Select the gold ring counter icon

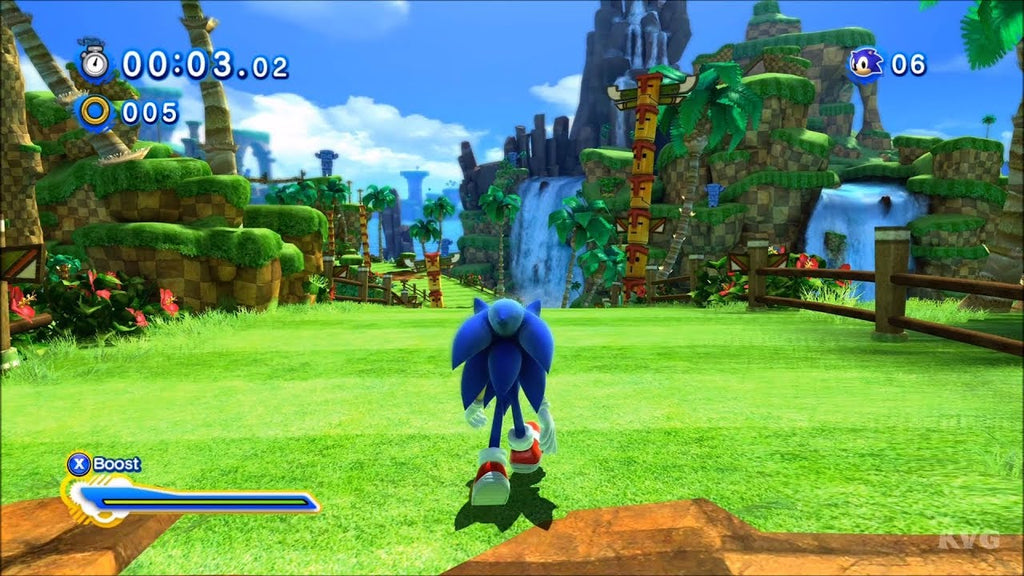pos(96,111)
